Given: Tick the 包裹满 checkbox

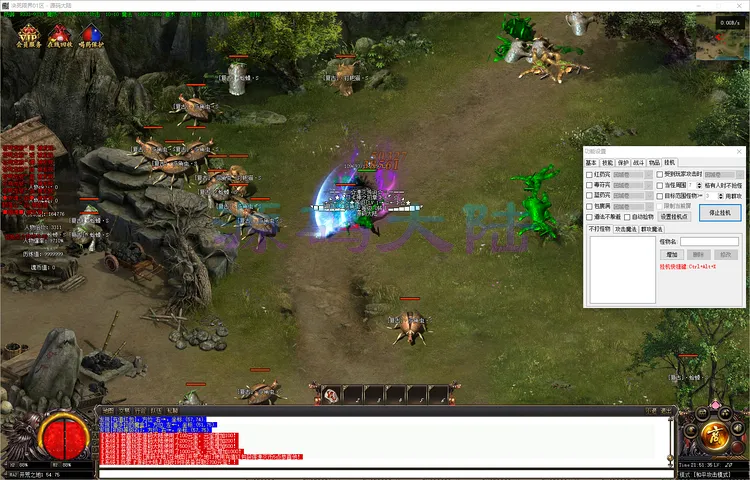Looking at the screenshot, I should point(589,206).
